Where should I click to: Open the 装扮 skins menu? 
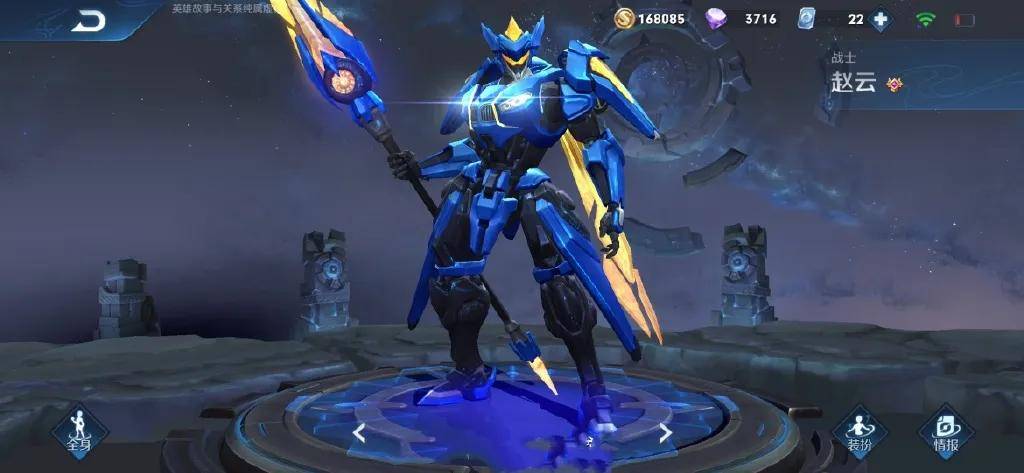(x=860, y=432)
